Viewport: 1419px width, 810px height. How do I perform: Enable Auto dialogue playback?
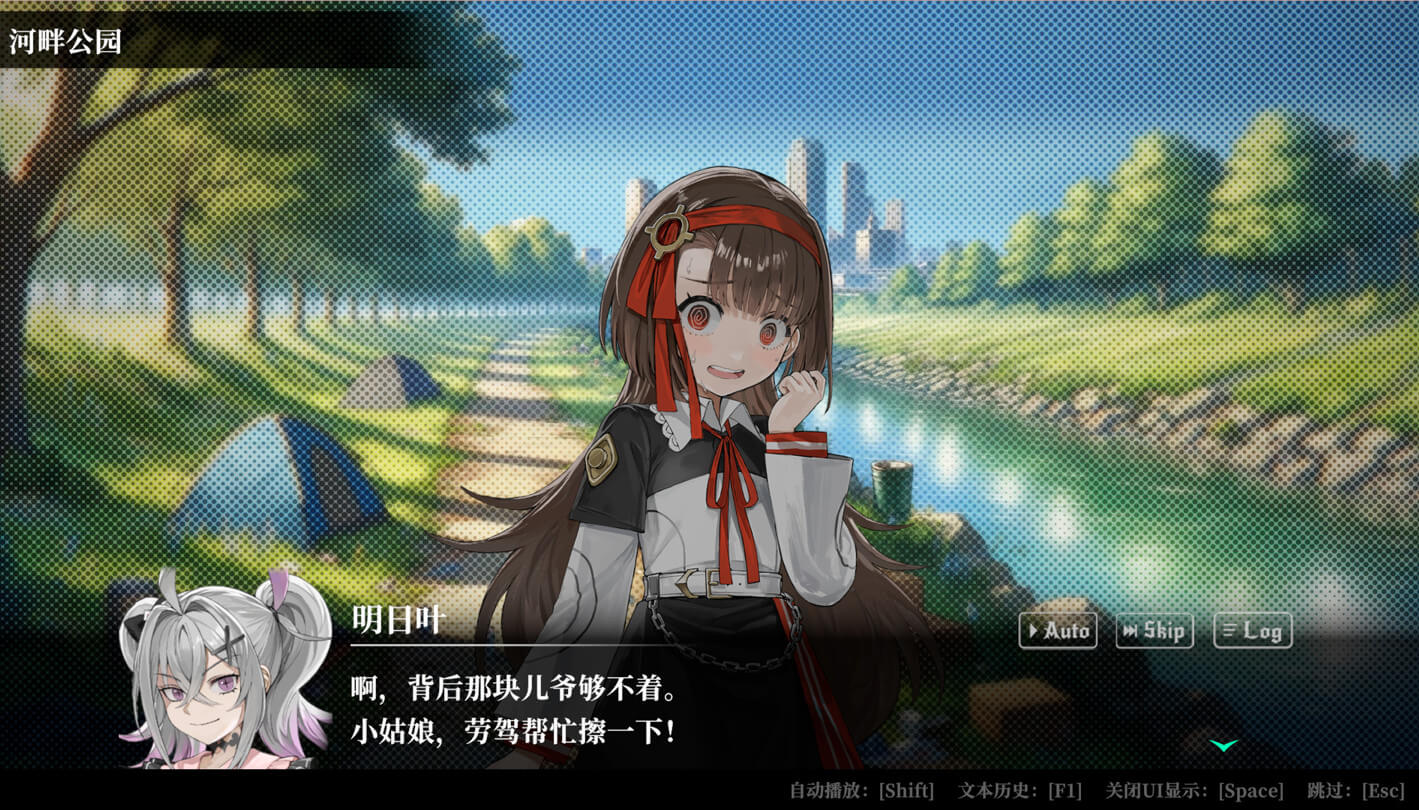click(1058, 631)
